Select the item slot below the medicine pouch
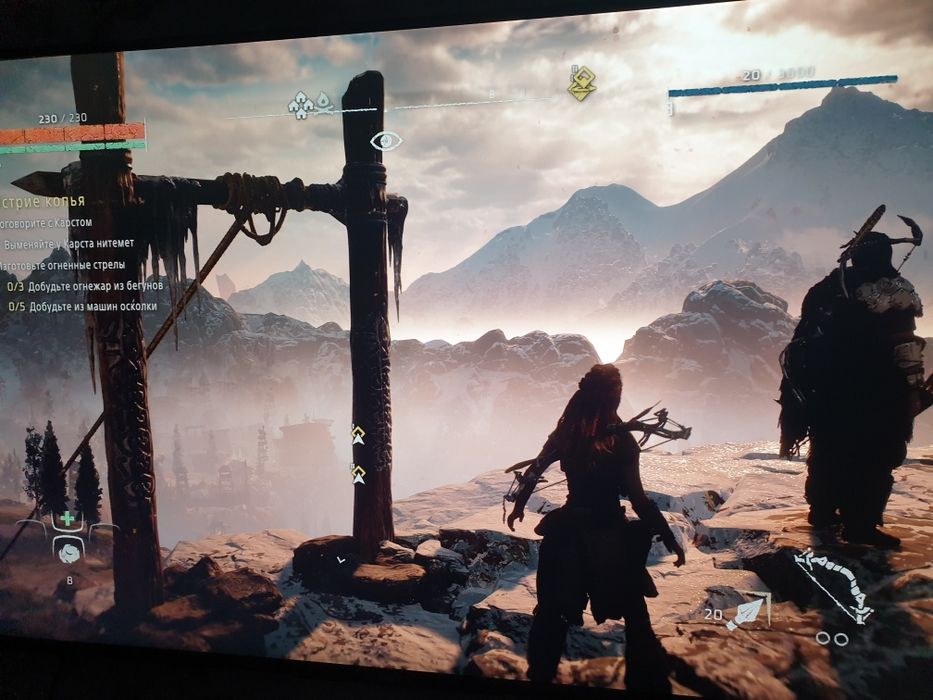The height and width of the screenshot is (700, 933). [x=68, y=550]
